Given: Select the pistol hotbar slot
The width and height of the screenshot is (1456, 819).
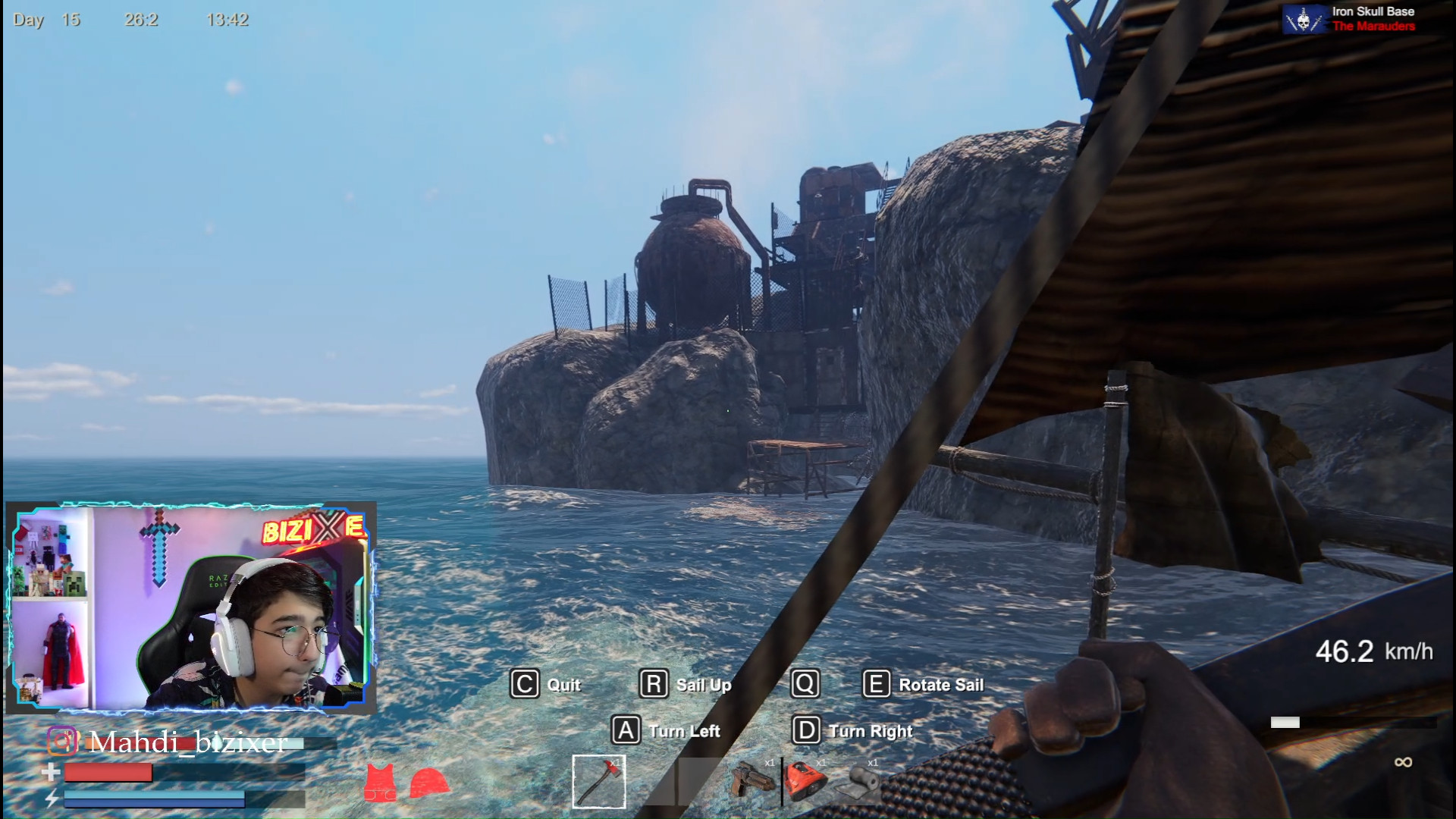Looking at the screenshot, I should coord(752,780).
